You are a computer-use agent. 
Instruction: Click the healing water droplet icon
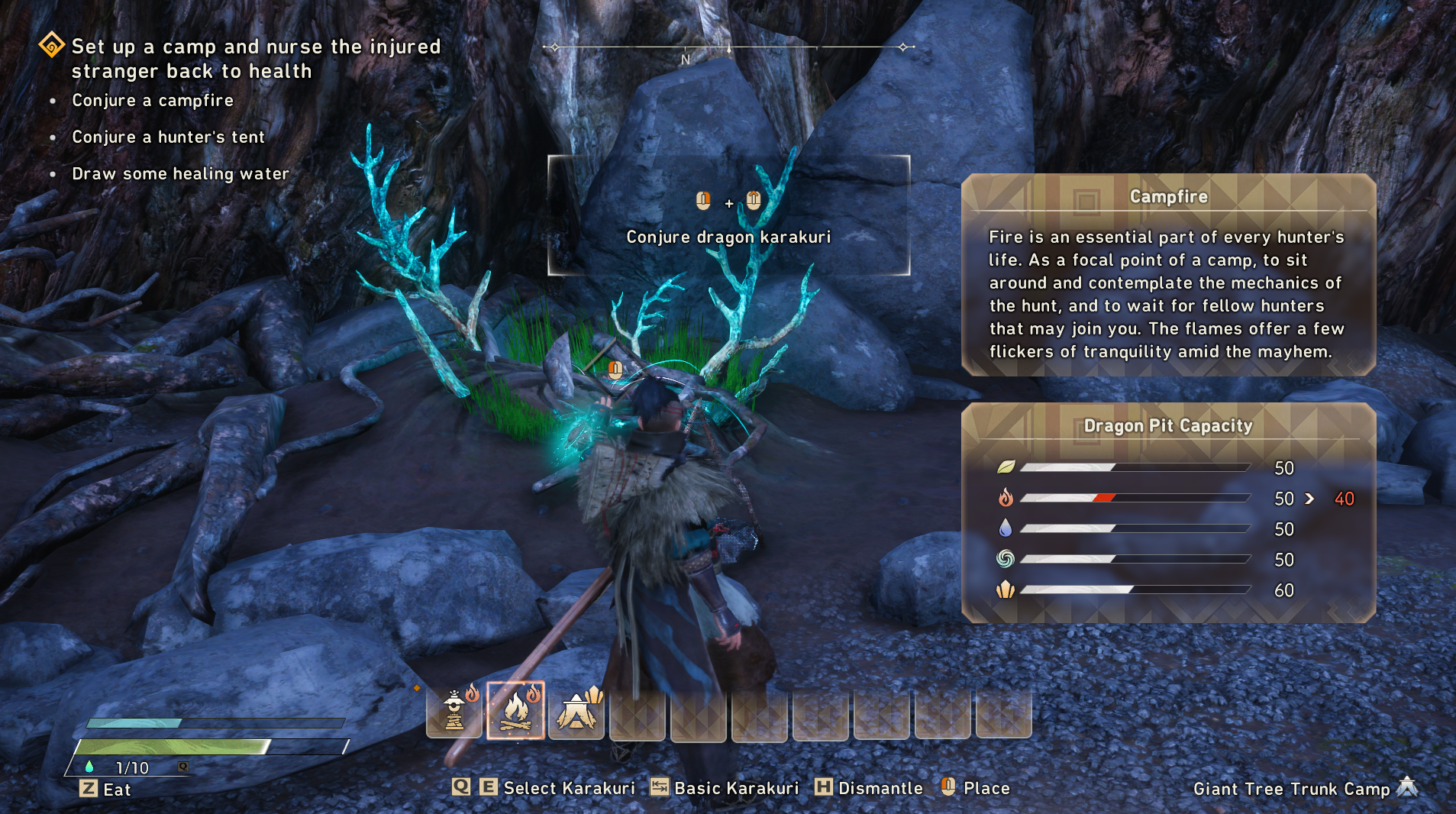tap(89, 767)
